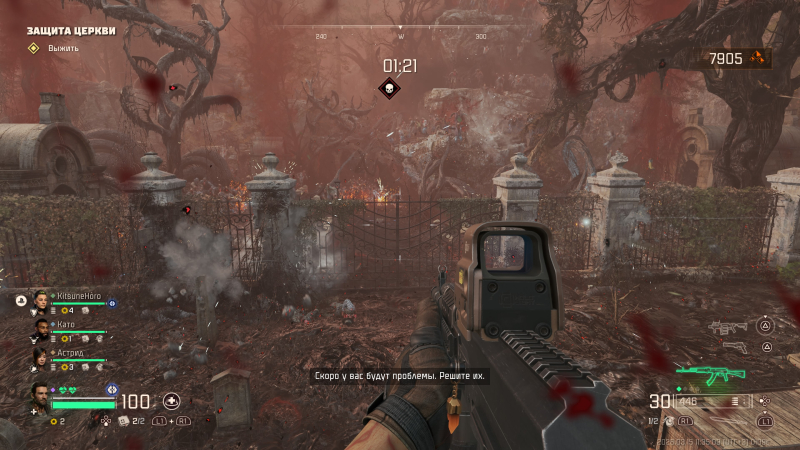Click the equipment charges icon showing 2/2
800x450 pixels.
(125, 421)
